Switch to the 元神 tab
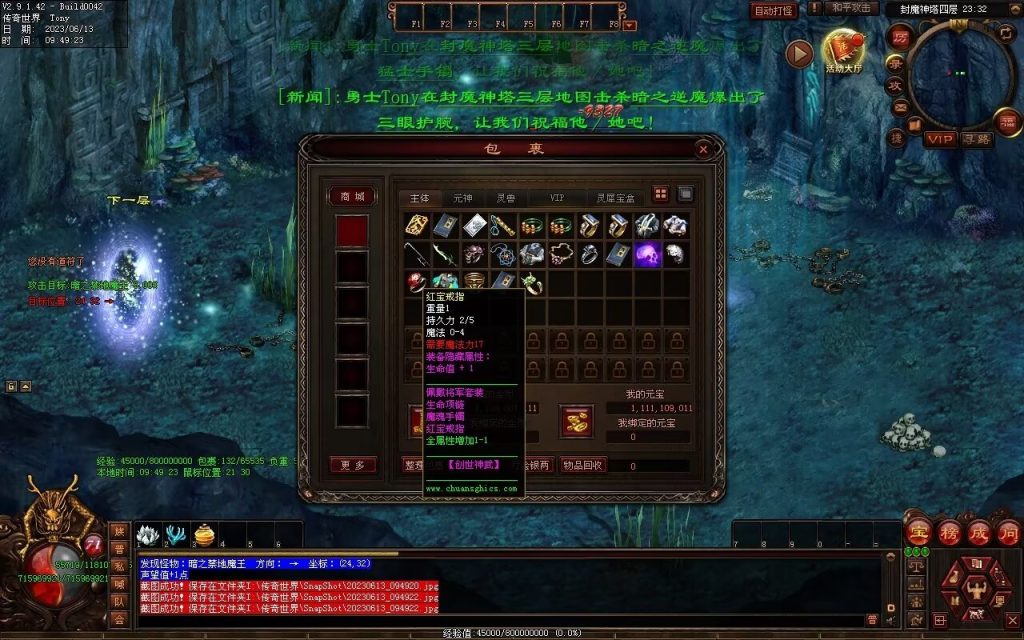 click(x=463, y=198)
